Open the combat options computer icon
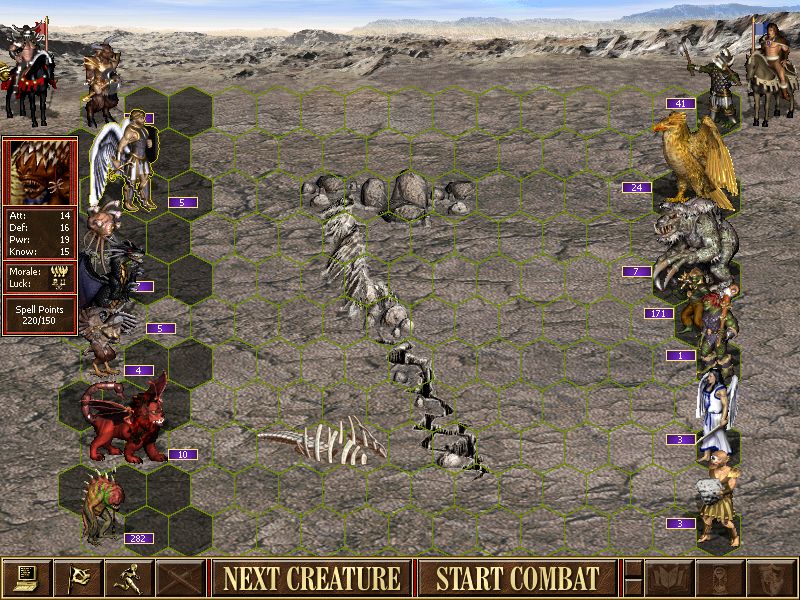The width and height of the screenshot is (800, 600). coord(27,578)
